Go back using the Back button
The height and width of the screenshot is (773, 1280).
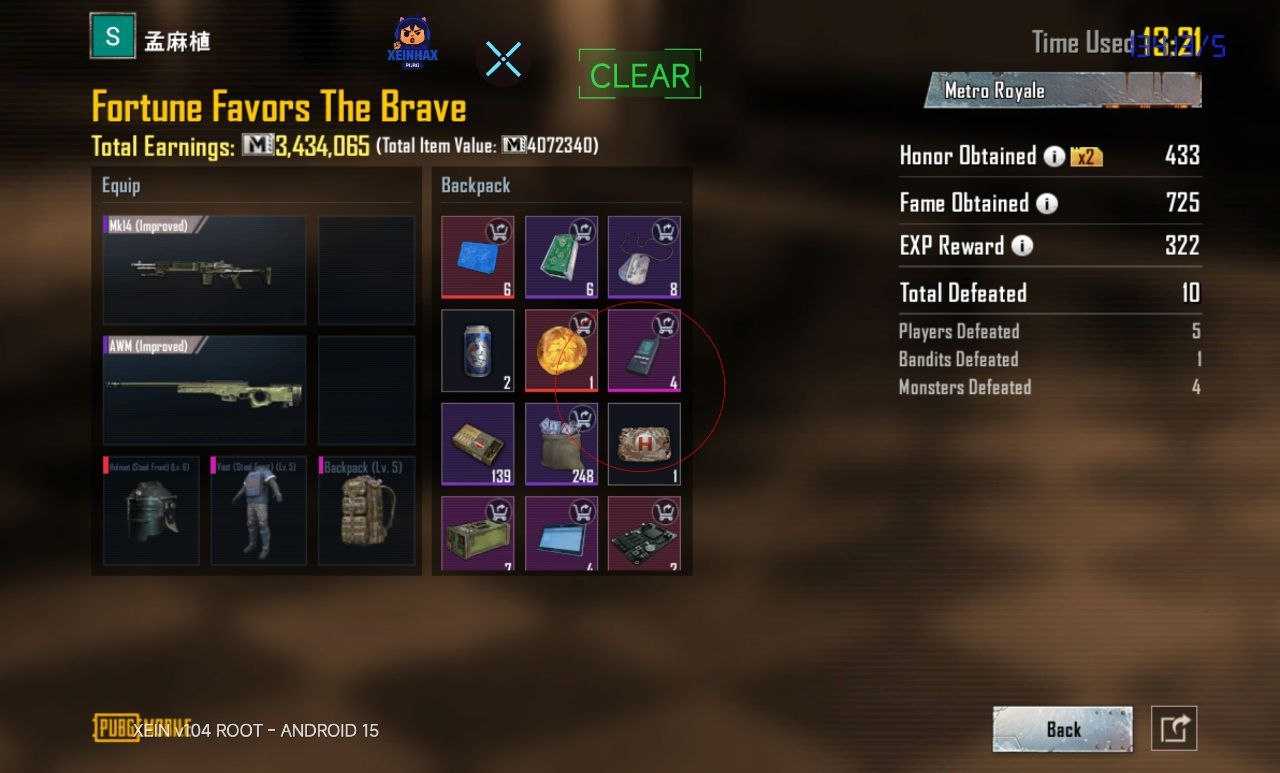1062,729
